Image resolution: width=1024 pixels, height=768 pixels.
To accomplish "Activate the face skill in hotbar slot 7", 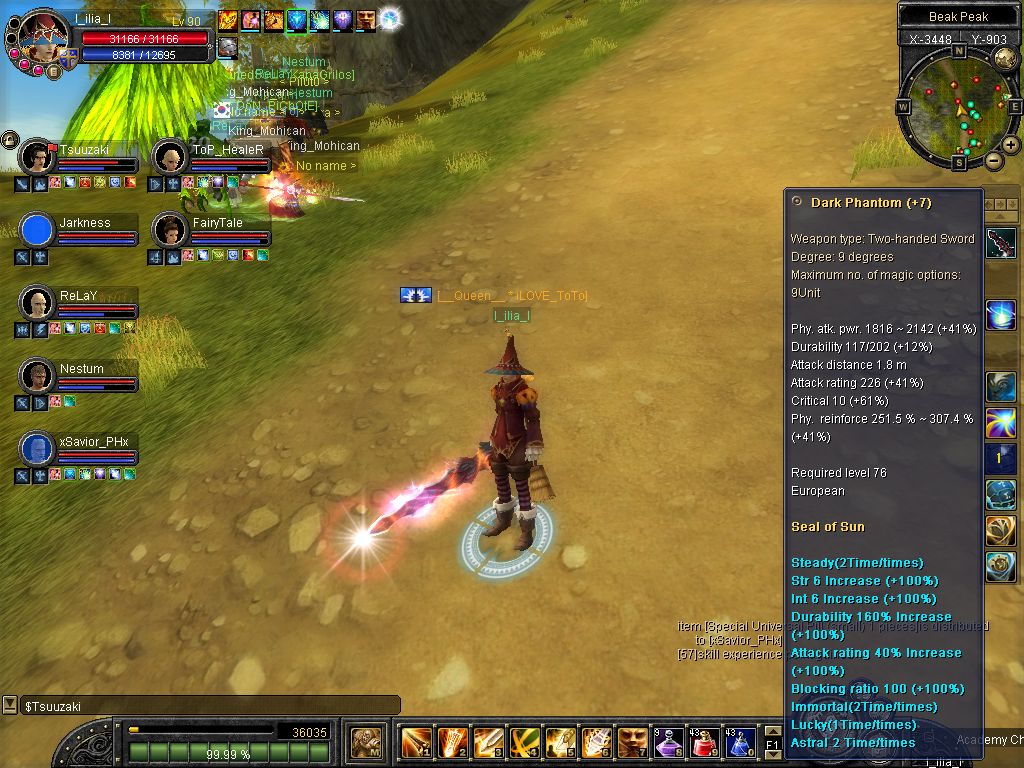I will point(631,743).
